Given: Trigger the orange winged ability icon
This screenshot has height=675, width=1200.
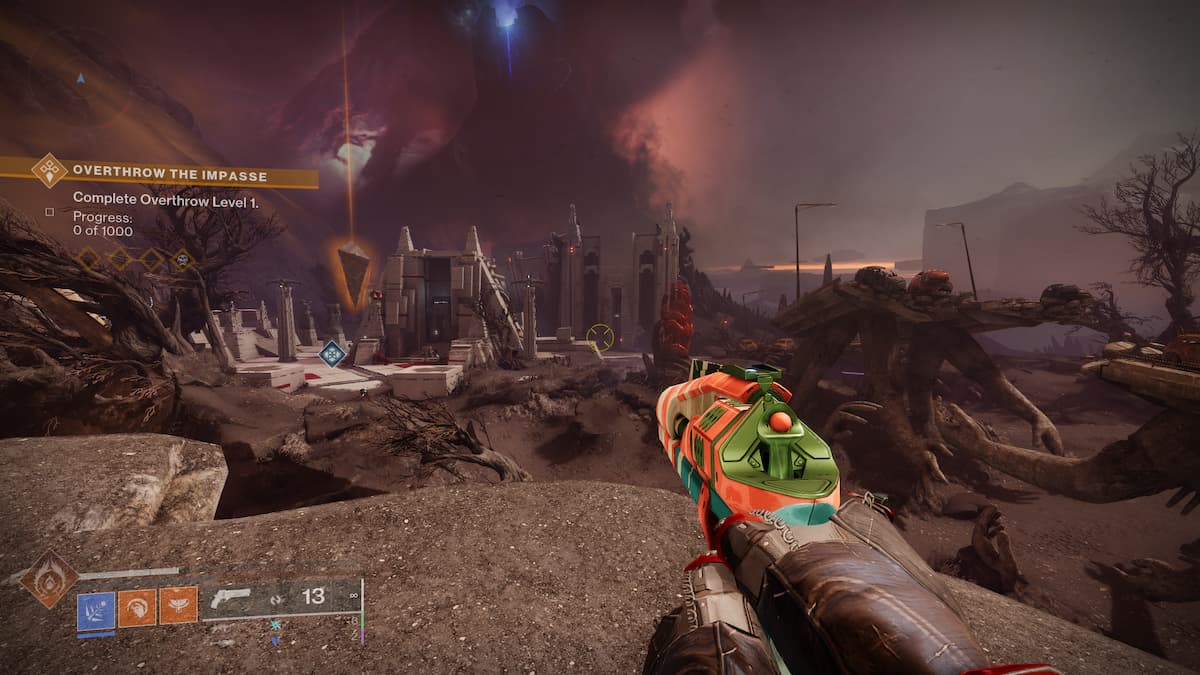Looking at the screenshot, I should coord(179,606).
